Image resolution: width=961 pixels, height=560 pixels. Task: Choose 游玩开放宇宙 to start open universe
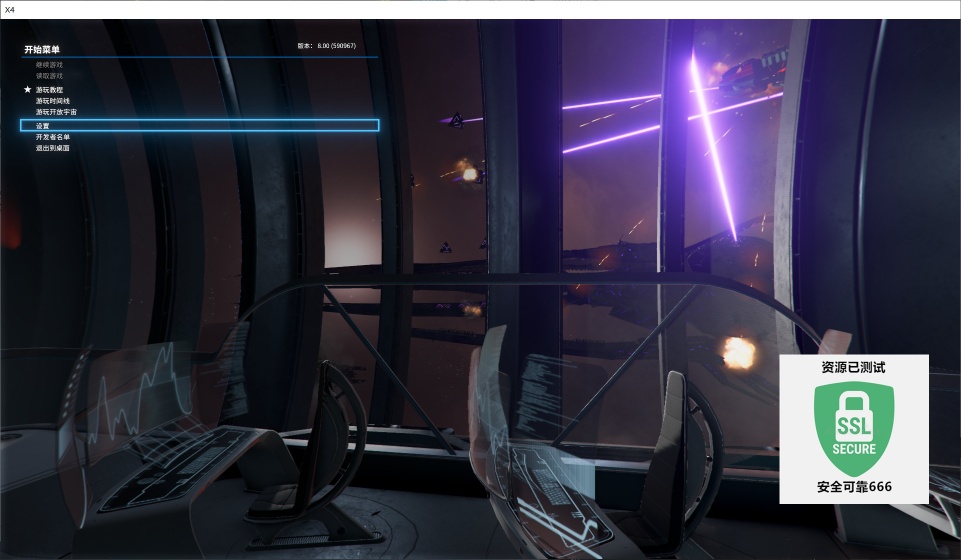click(56, 112)
